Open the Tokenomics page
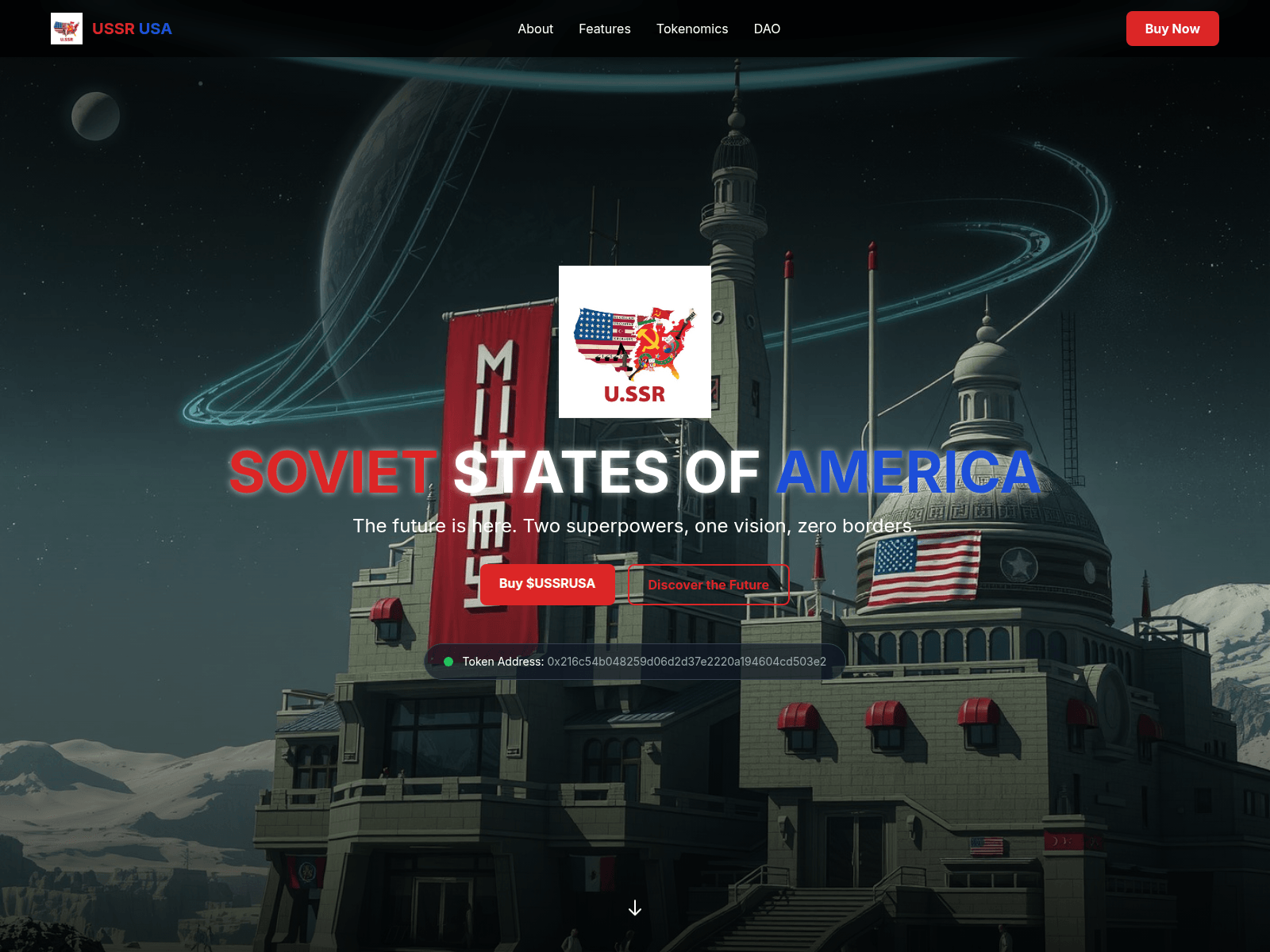 [x=692, y=29]
